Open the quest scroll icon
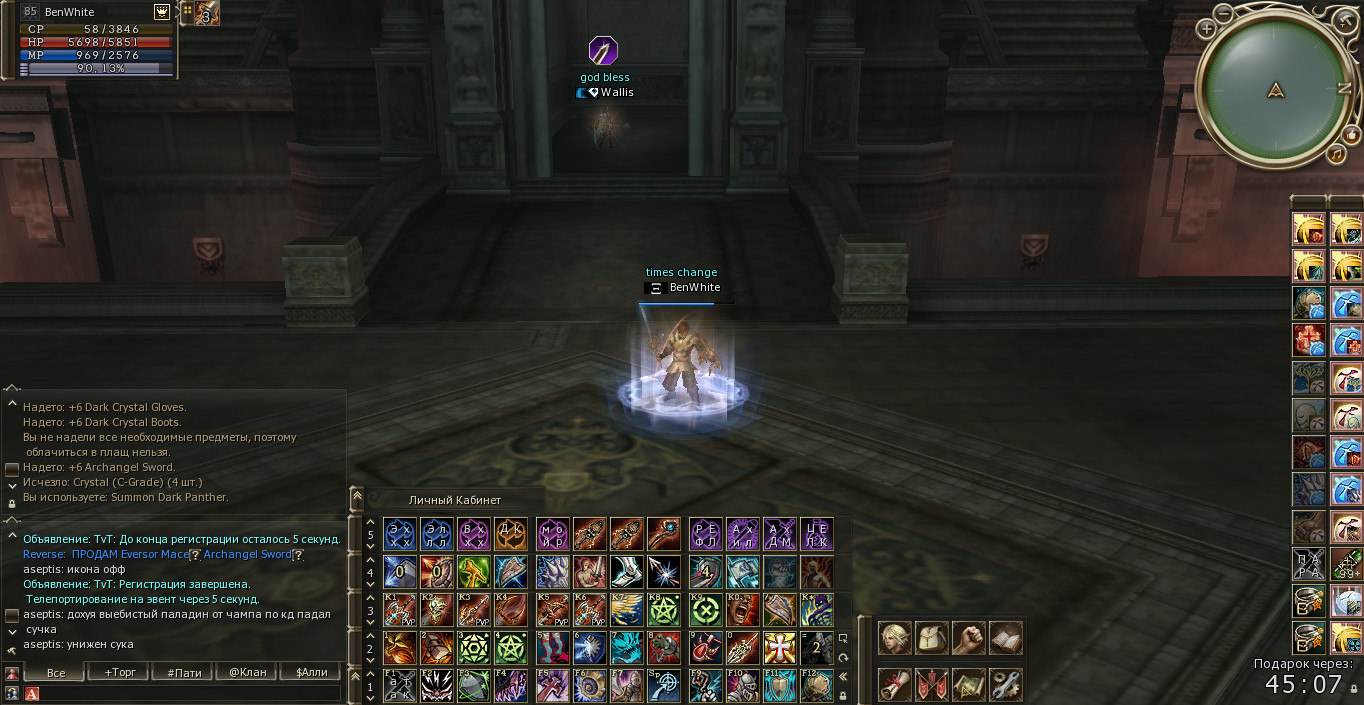This screenshot has width=1364, height=705. coord(894,684)
